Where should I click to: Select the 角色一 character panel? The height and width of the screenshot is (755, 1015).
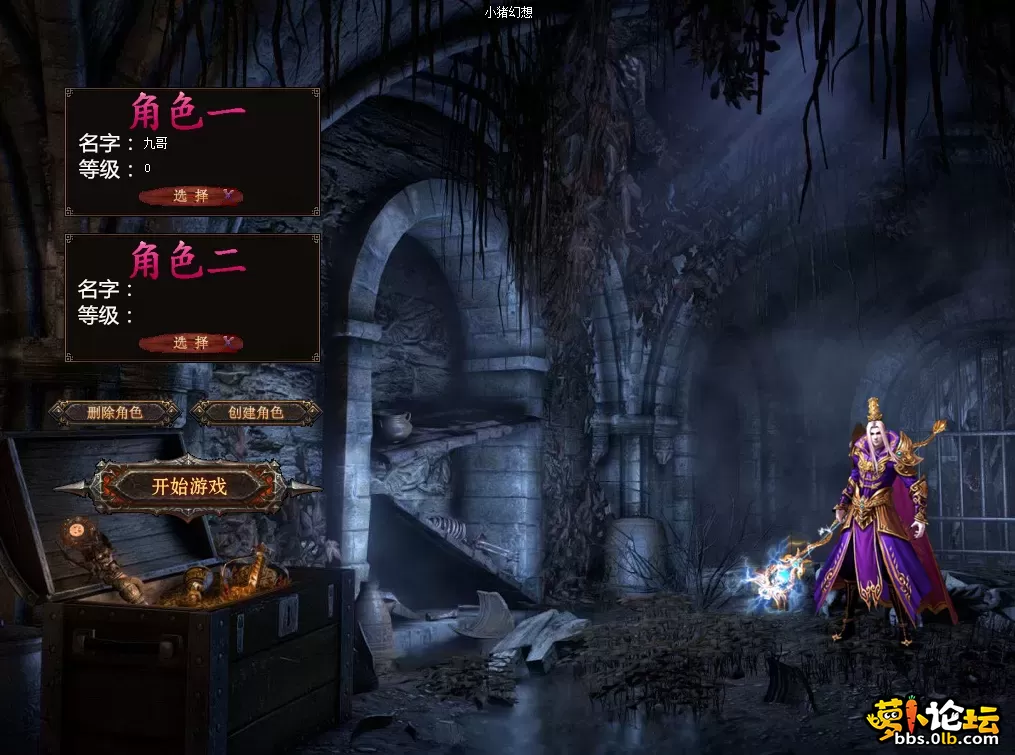(x=192, y=151)
